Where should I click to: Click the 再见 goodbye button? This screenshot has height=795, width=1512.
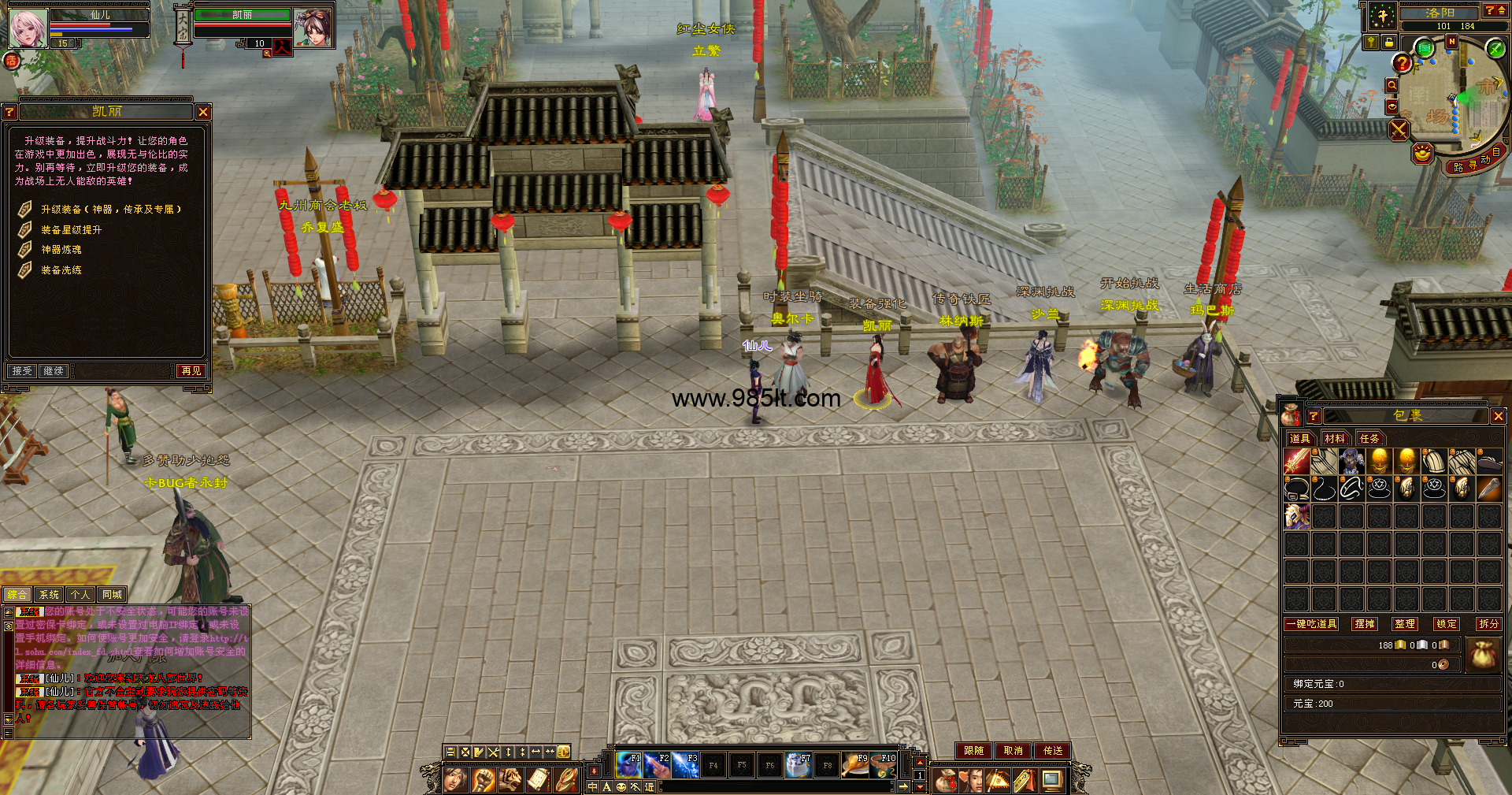(x=191, y=370)
